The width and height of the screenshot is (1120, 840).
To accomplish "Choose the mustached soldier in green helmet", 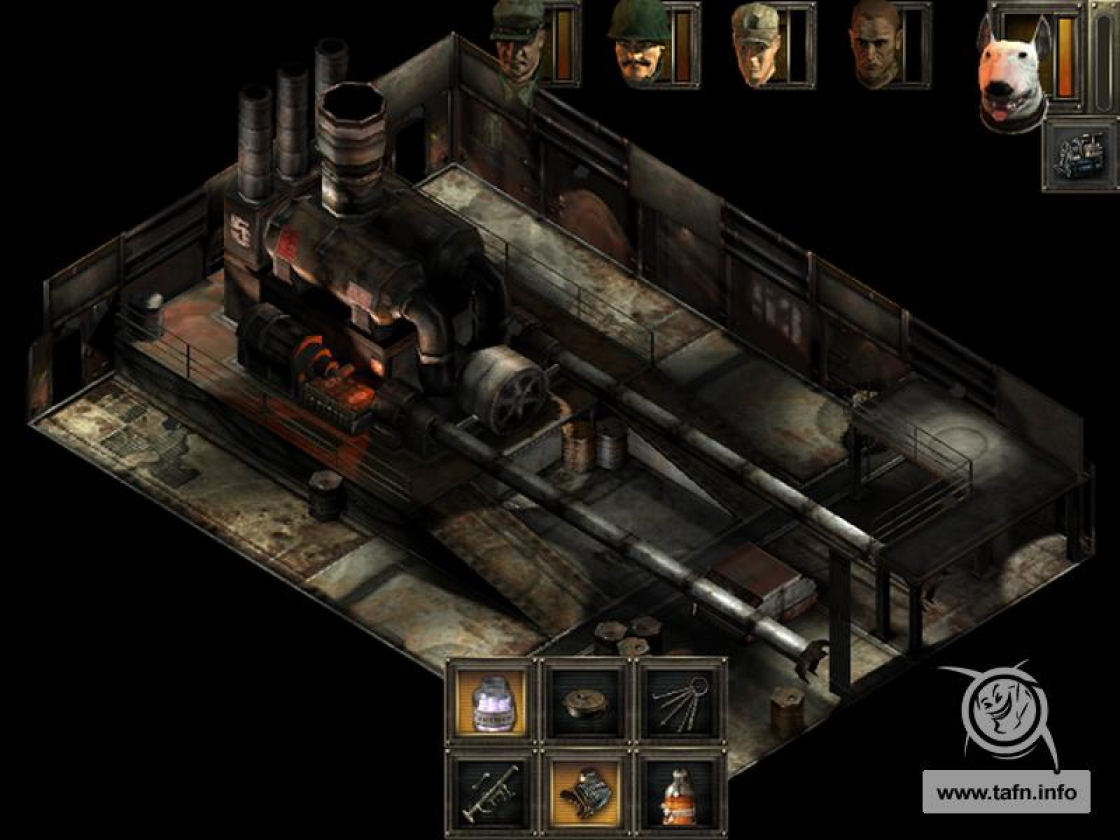I will [x=640, y=46].
